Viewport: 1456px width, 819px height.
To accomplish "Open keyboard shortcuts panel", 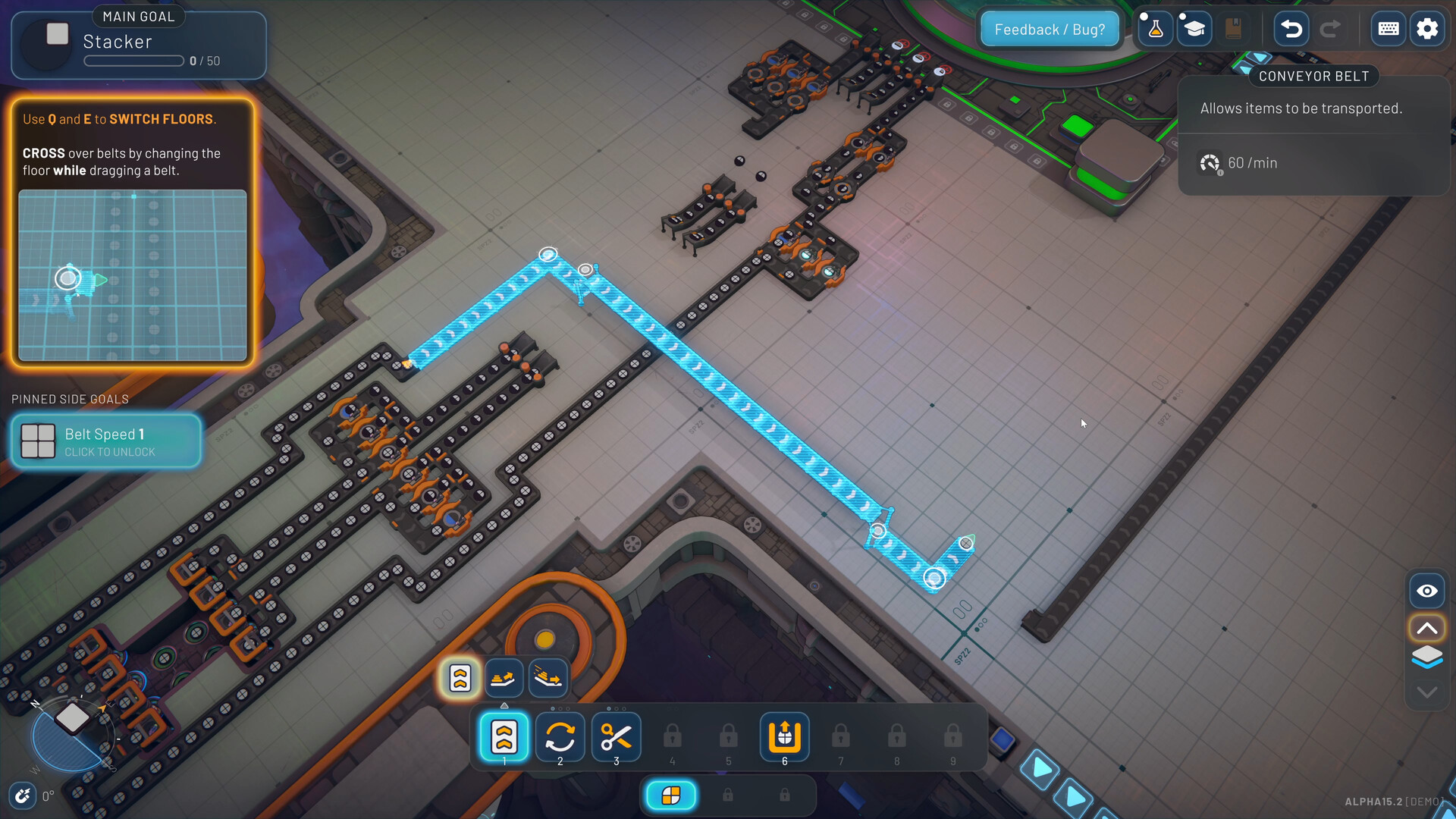I will coord(1389,28).
